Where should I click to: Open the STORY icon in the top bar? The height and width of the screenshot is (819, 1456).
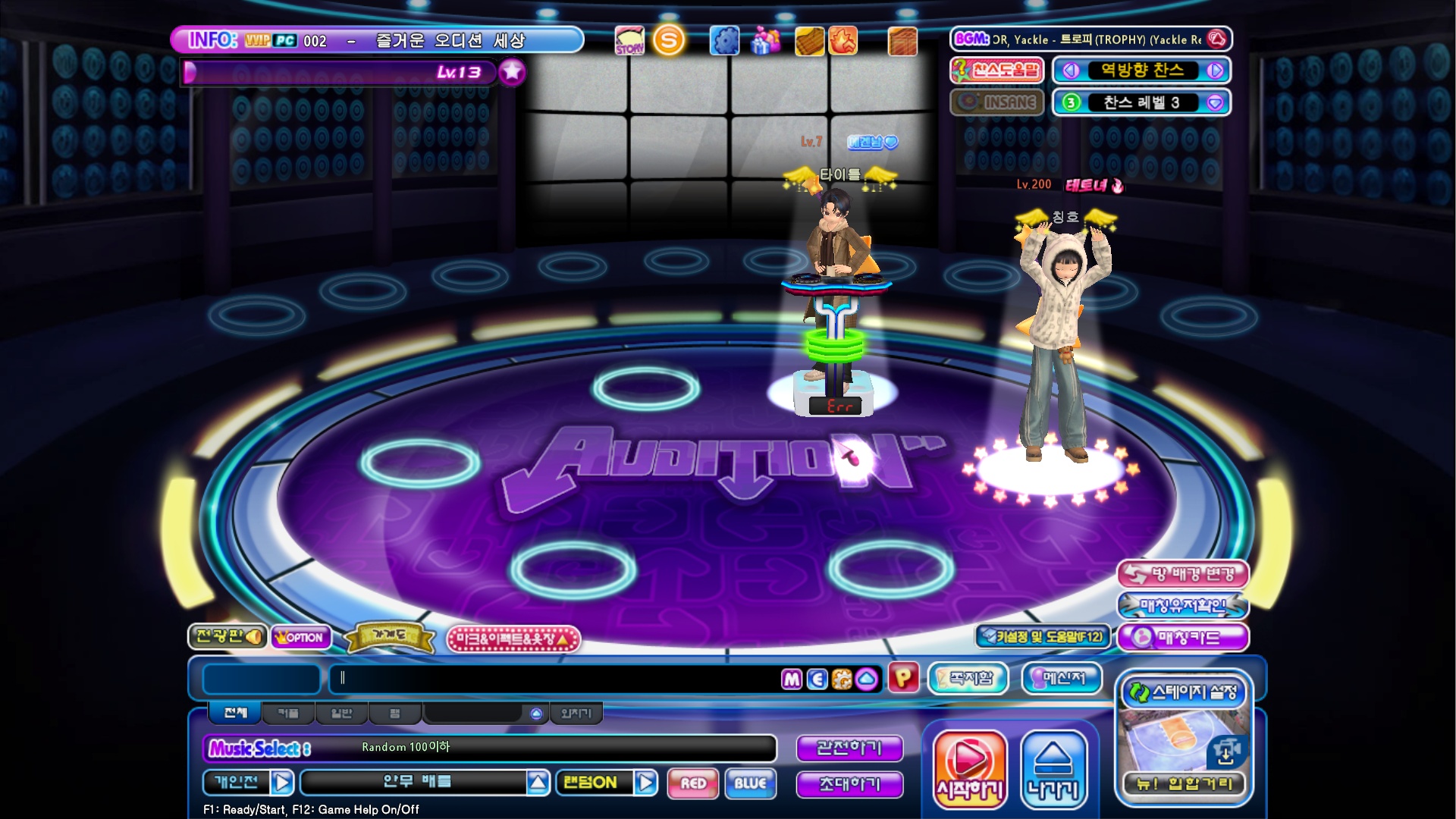629,41
